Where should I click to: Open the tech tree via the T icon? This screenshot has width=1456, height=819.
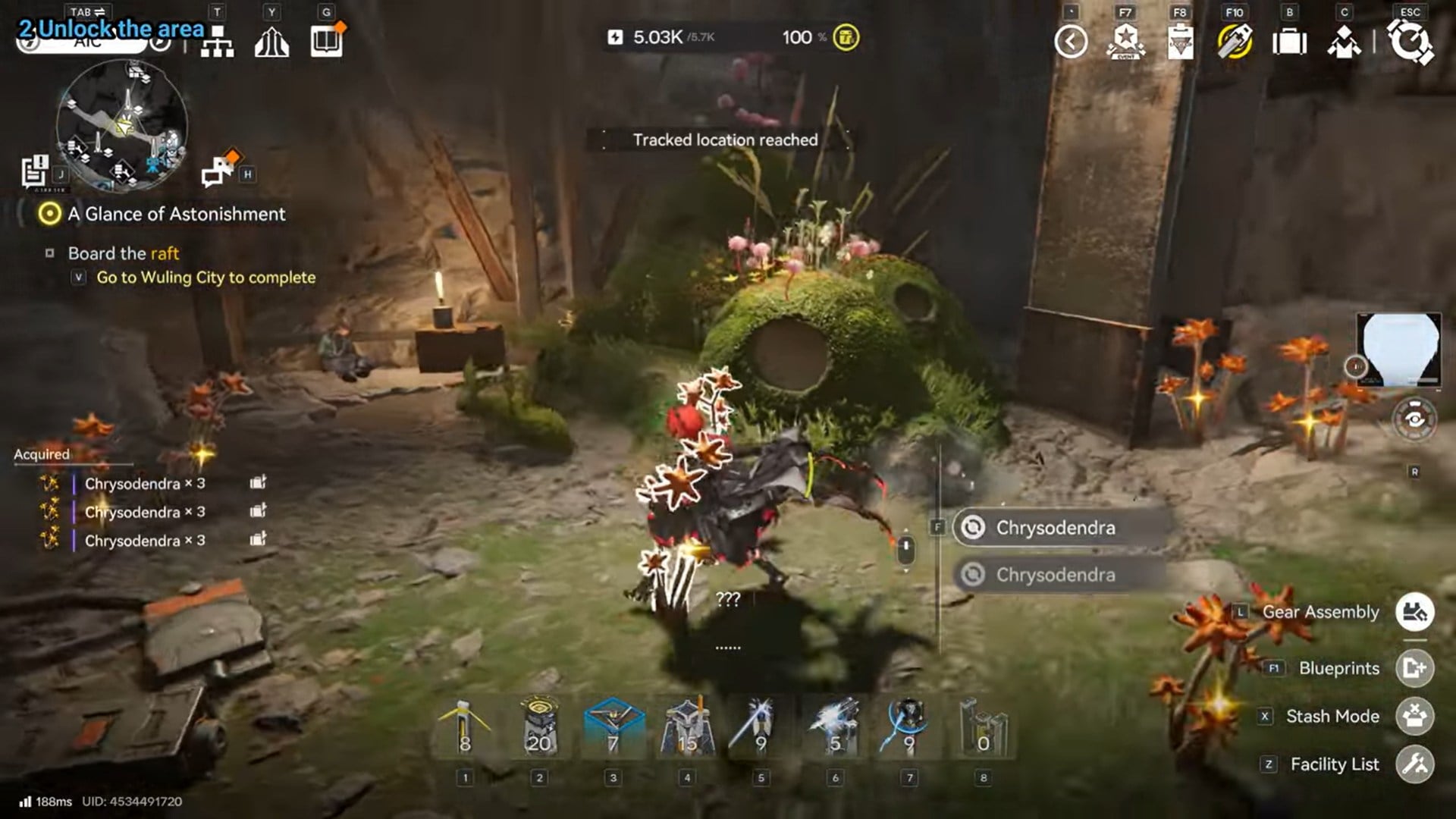pyautogui.click(x=219, y=42)
